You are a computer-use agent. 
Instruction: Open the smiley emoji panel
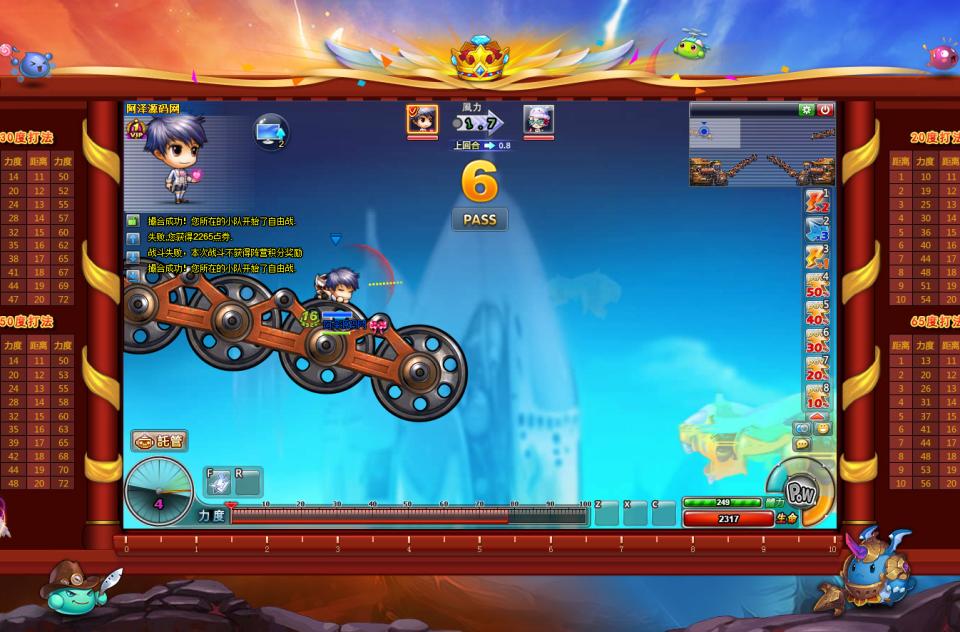click(823, 428)
